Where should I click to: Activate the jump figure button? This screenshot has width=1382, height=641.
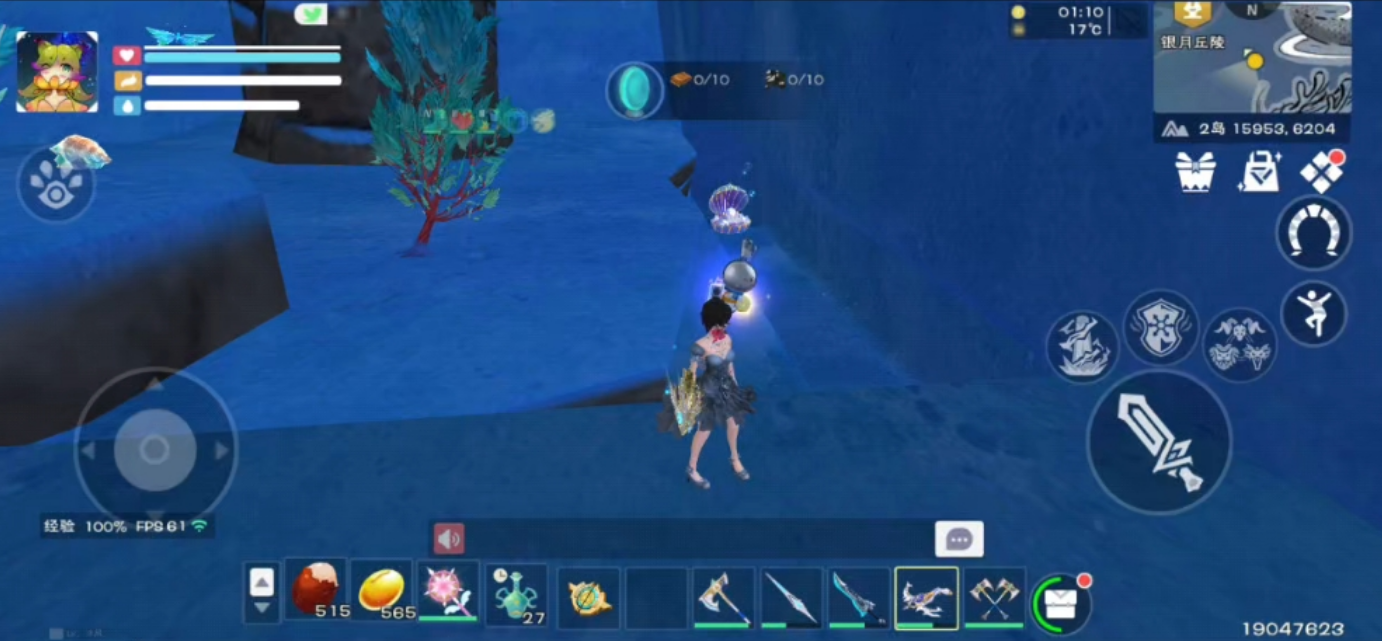tap(1313, 314)
